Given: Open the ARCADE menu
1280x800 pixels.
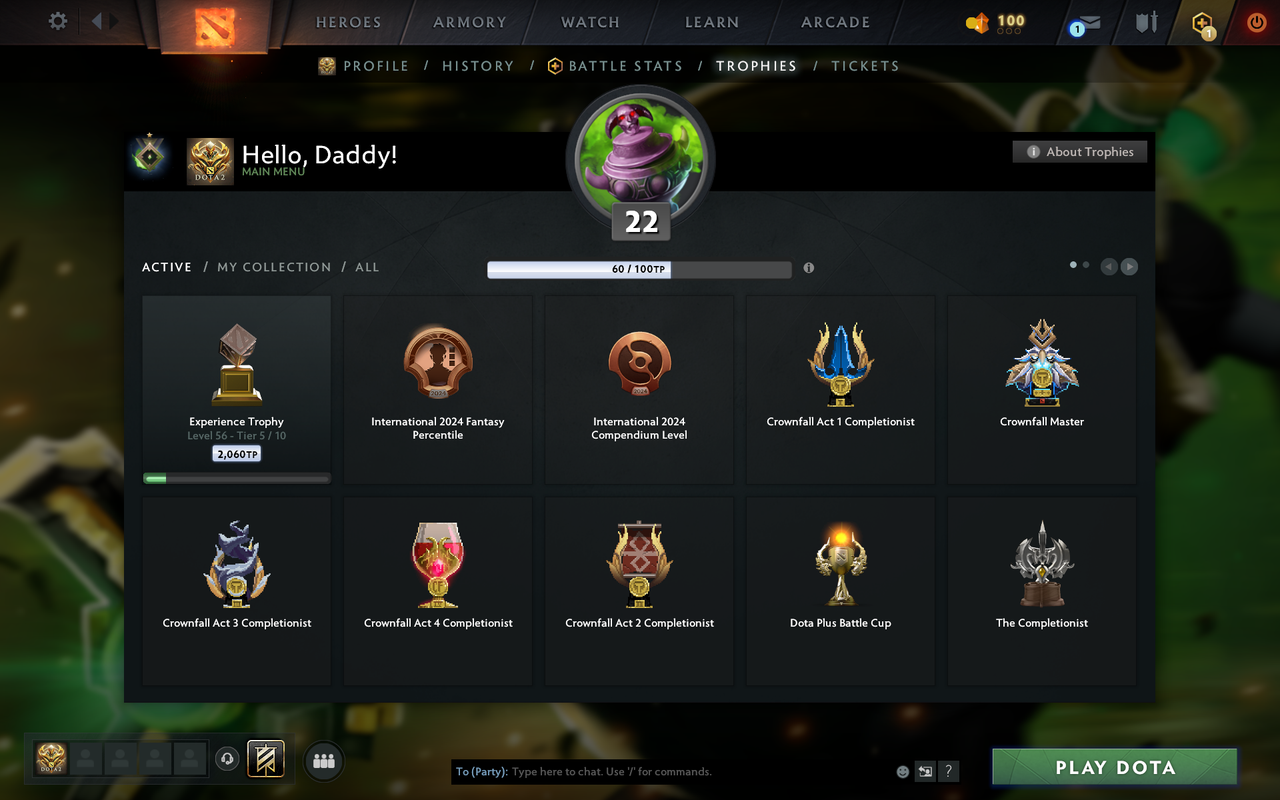Looking at the screenshot, I should pyautogui.click(x=835, y=22).
